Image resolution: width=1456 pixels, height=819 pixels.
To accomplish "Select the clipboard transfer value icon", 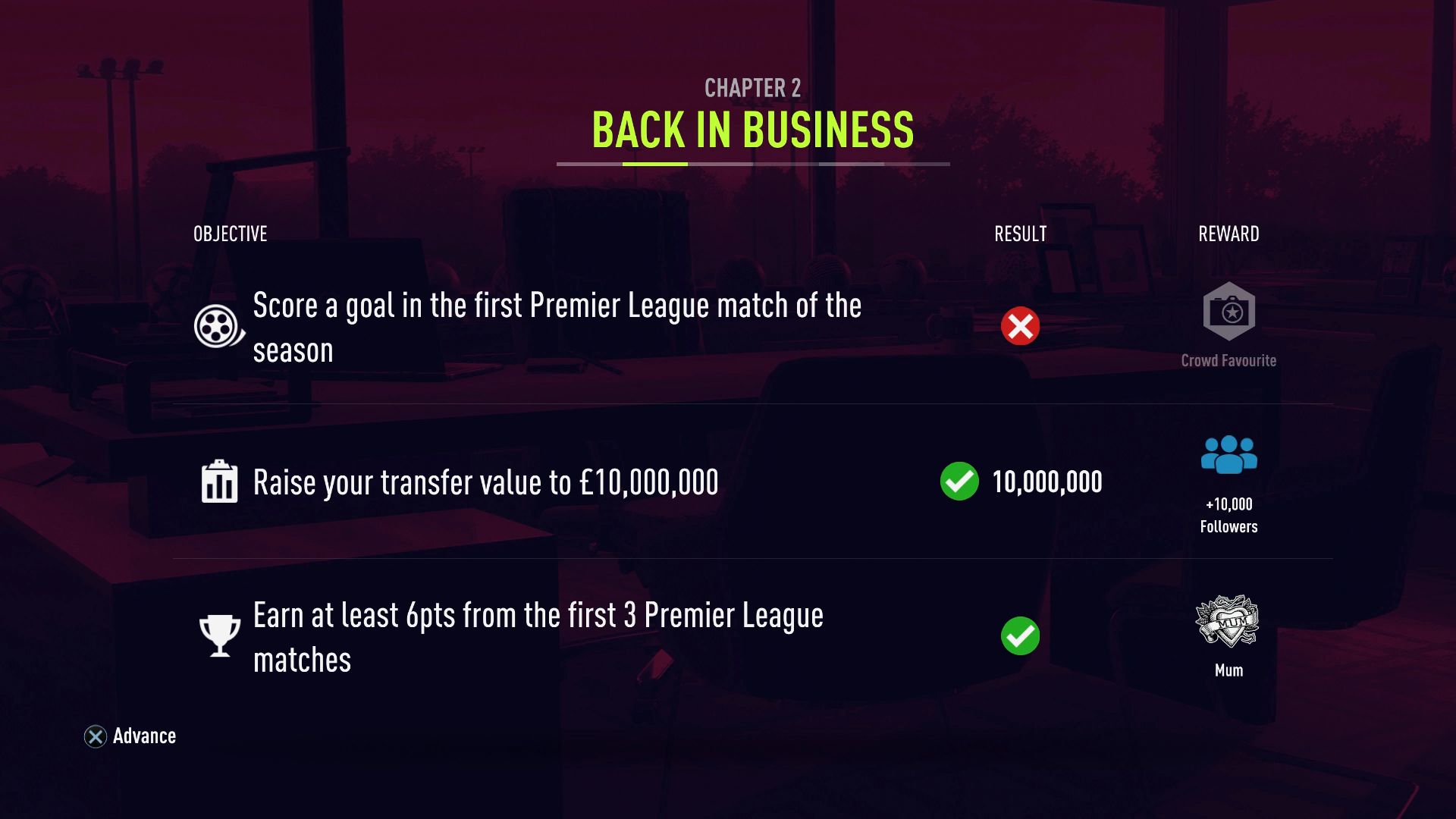I will tap(218, 481).
